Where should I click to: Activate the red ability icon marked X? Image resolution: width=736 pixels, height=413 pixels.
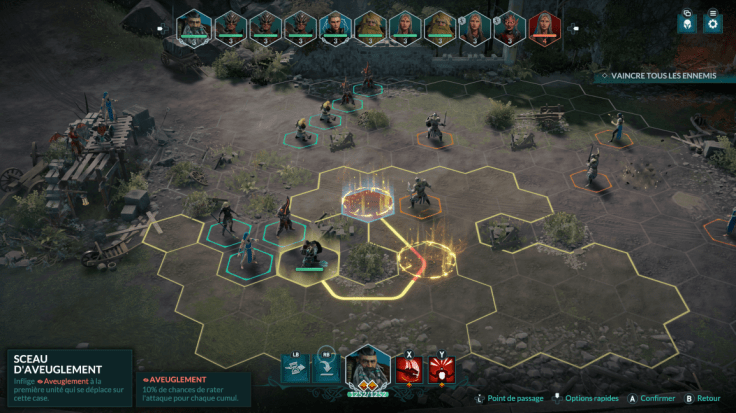click(x=409, y=371)
